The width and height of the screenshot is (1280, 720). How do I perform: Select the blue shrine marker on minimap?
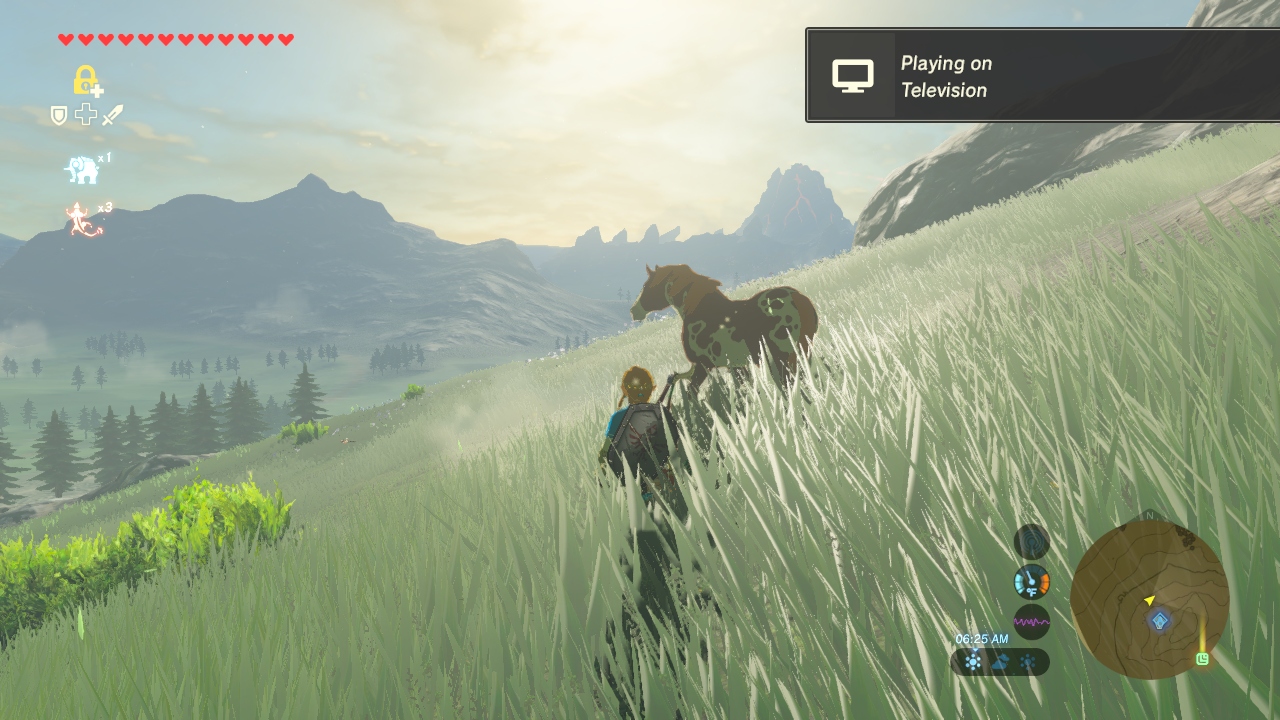(1160, 621)
